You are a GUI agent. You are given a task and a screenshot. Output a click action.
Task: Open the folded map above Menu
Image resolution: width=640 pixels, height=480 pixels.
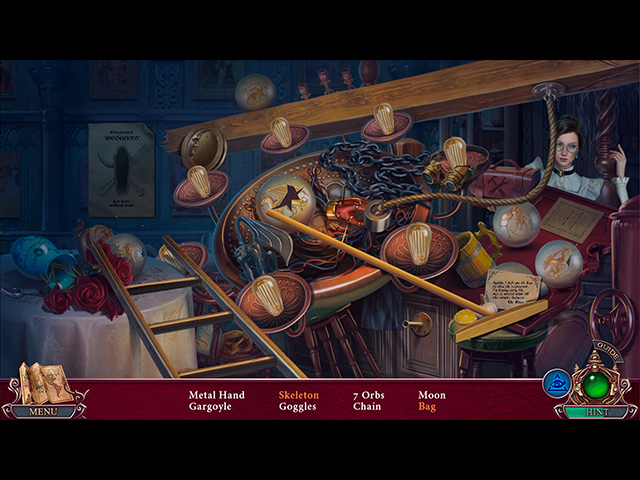click(42, 383)
